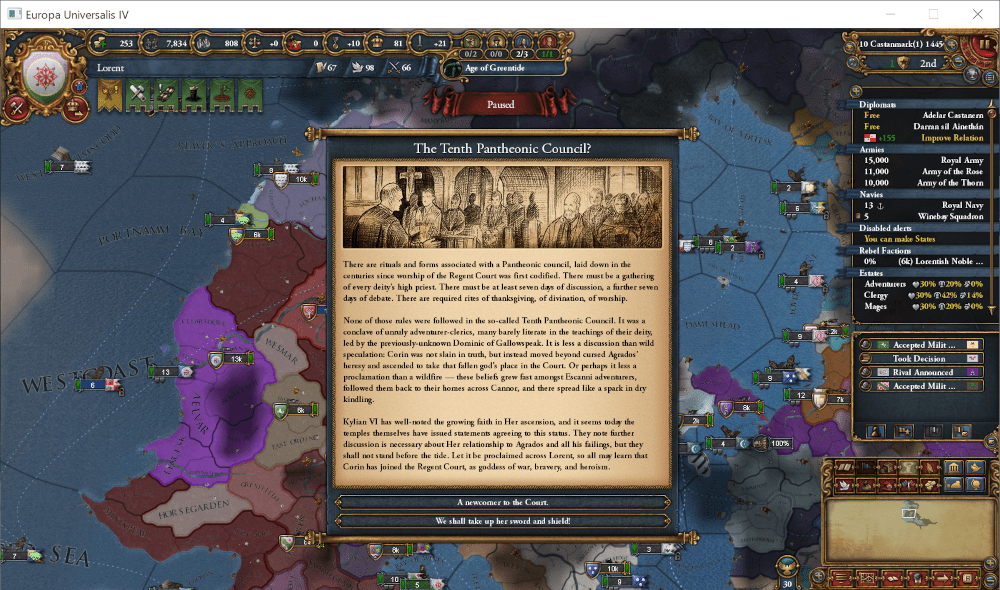Open the Clergy estate row
Viewport: 1000px width, 590px height.
[x=922, y=295]
